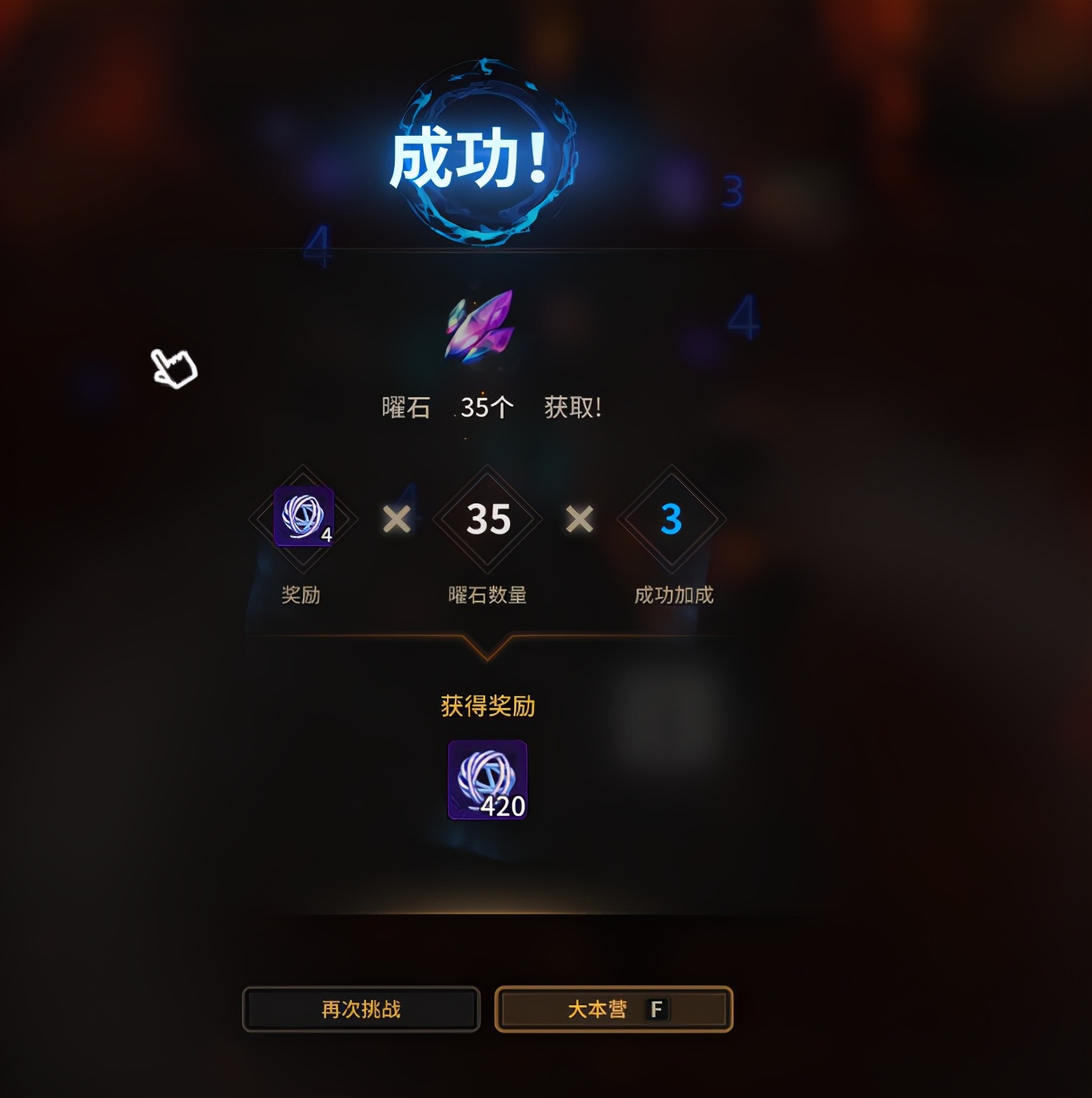1092x1098 pixels.
Task: Click the 再次挑战 button
Action: tap(361, 1009)
